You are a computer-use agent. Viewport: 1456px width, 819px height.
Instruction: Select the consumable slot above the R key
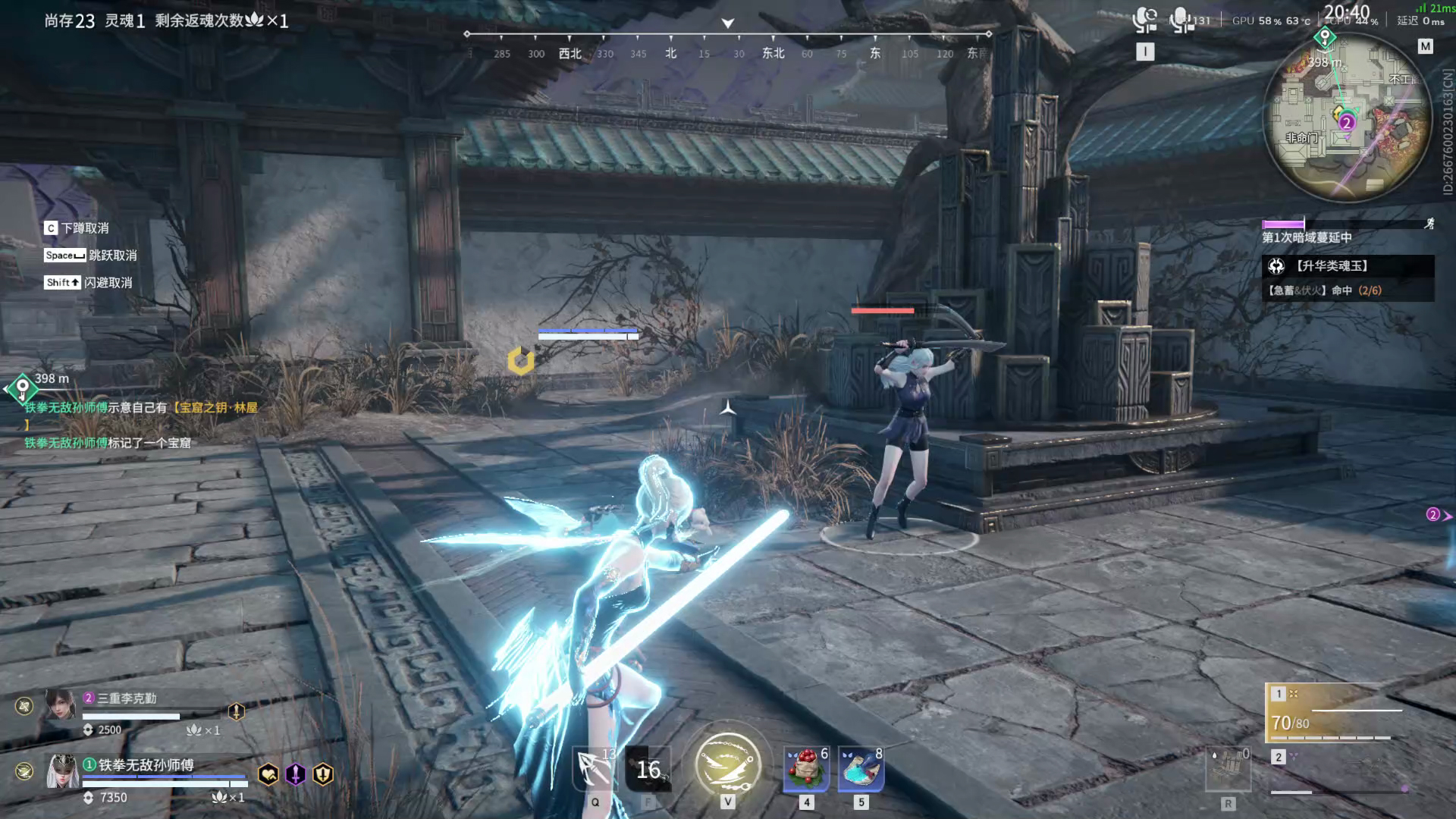pyautogui.click(x=1228, y=770)
